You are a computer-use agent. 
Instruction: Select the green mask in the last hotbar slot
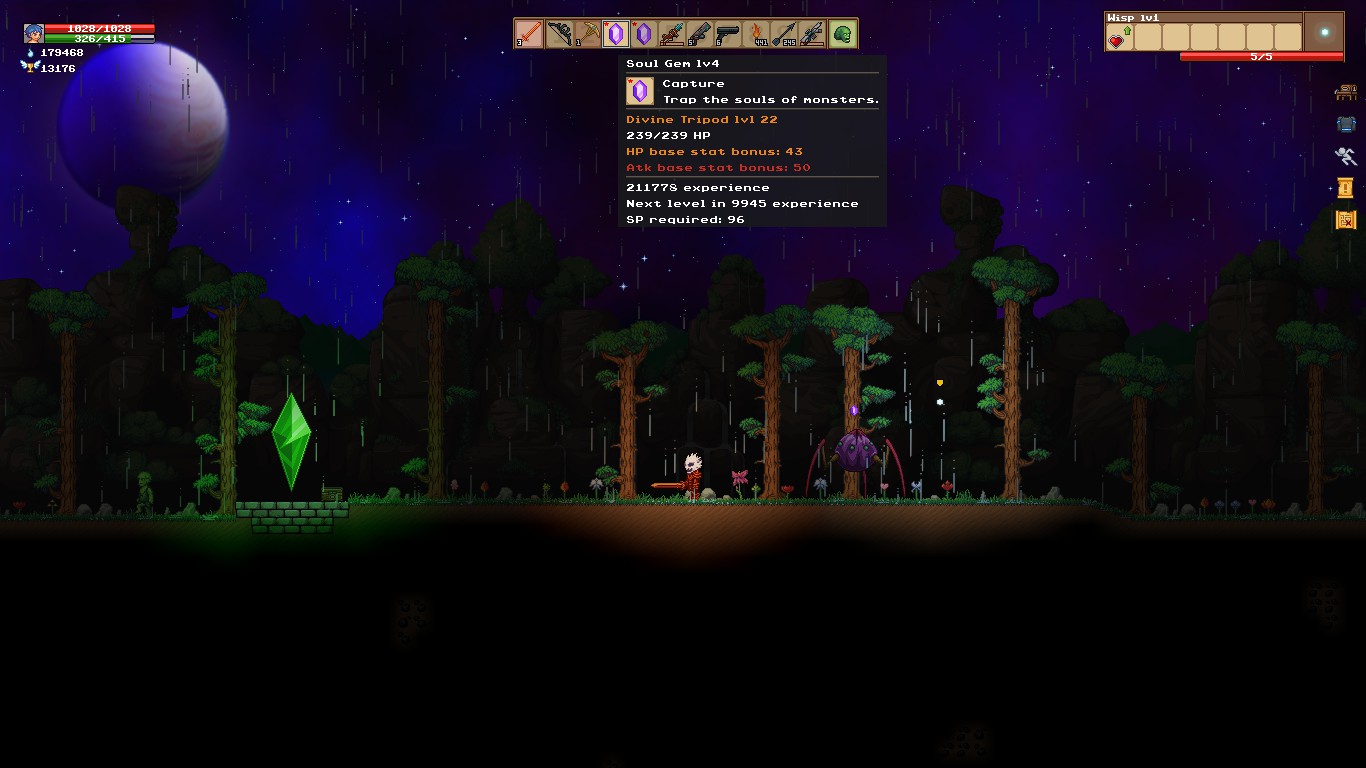pyautogui.click(x=841, y=33)
